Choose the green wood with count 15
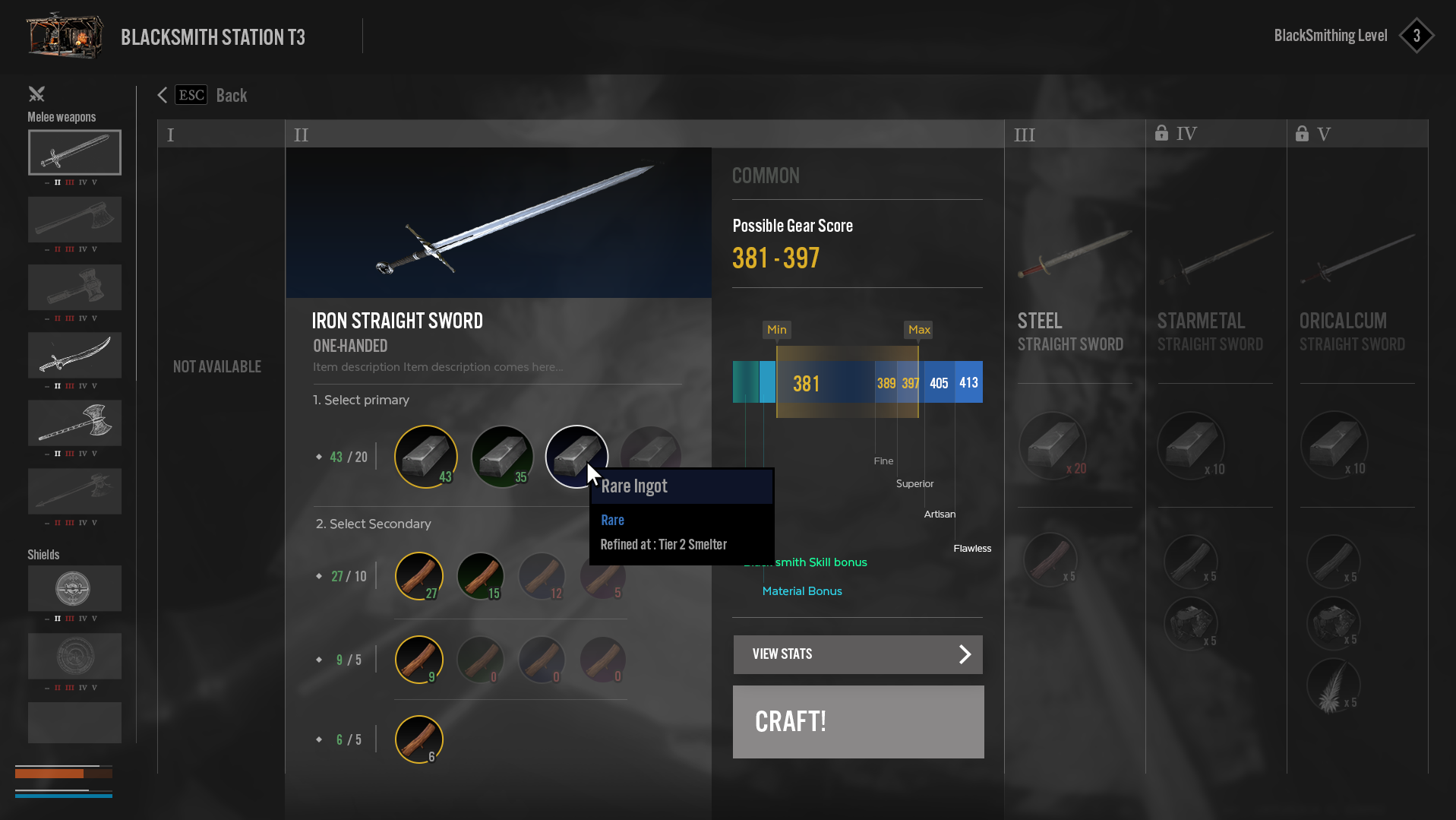This screenshot has height=820, width=1456. [x=480, y=575]
